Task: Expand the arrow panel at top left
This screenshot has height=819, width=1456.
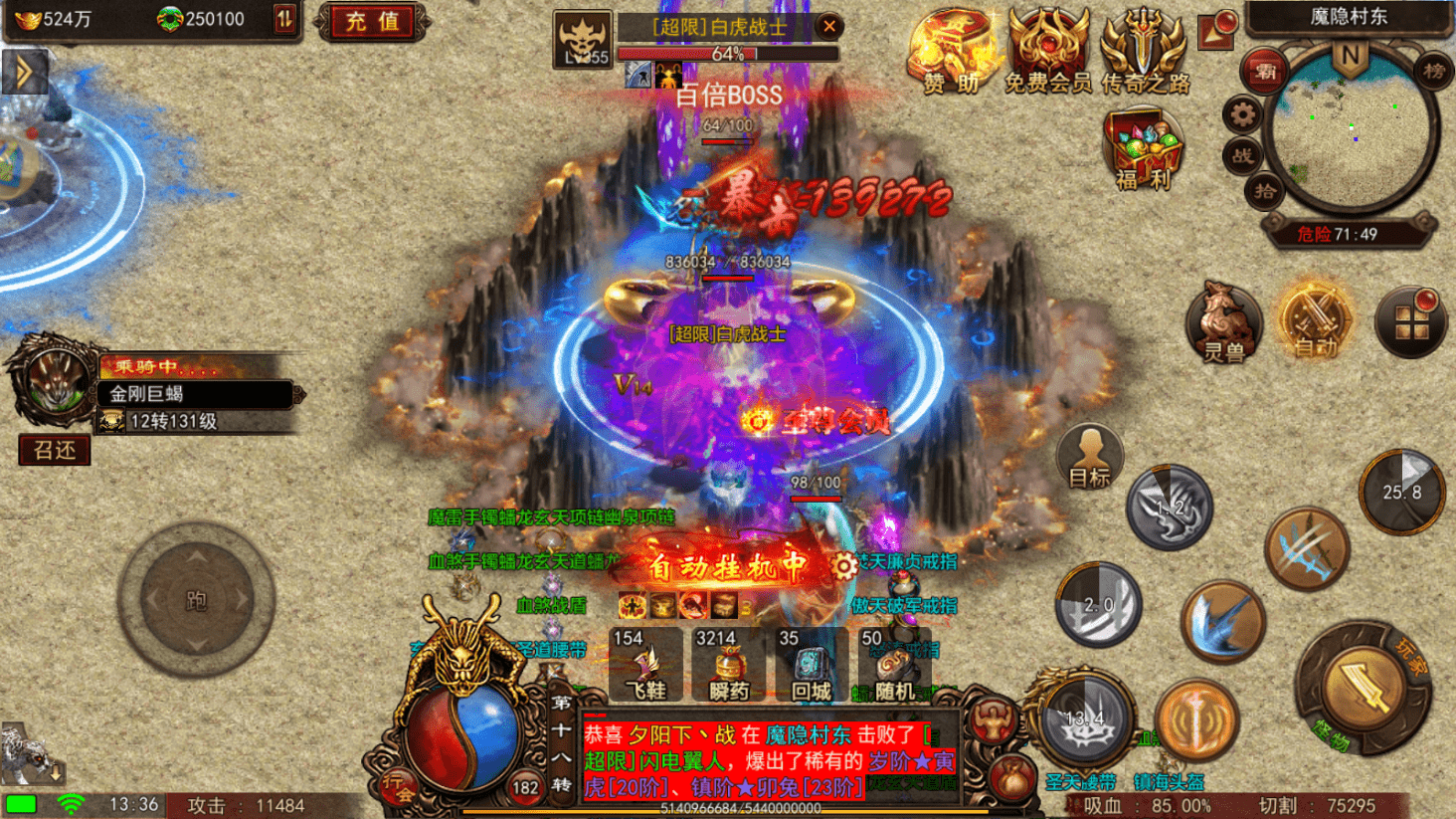Action: click(24, 72)
